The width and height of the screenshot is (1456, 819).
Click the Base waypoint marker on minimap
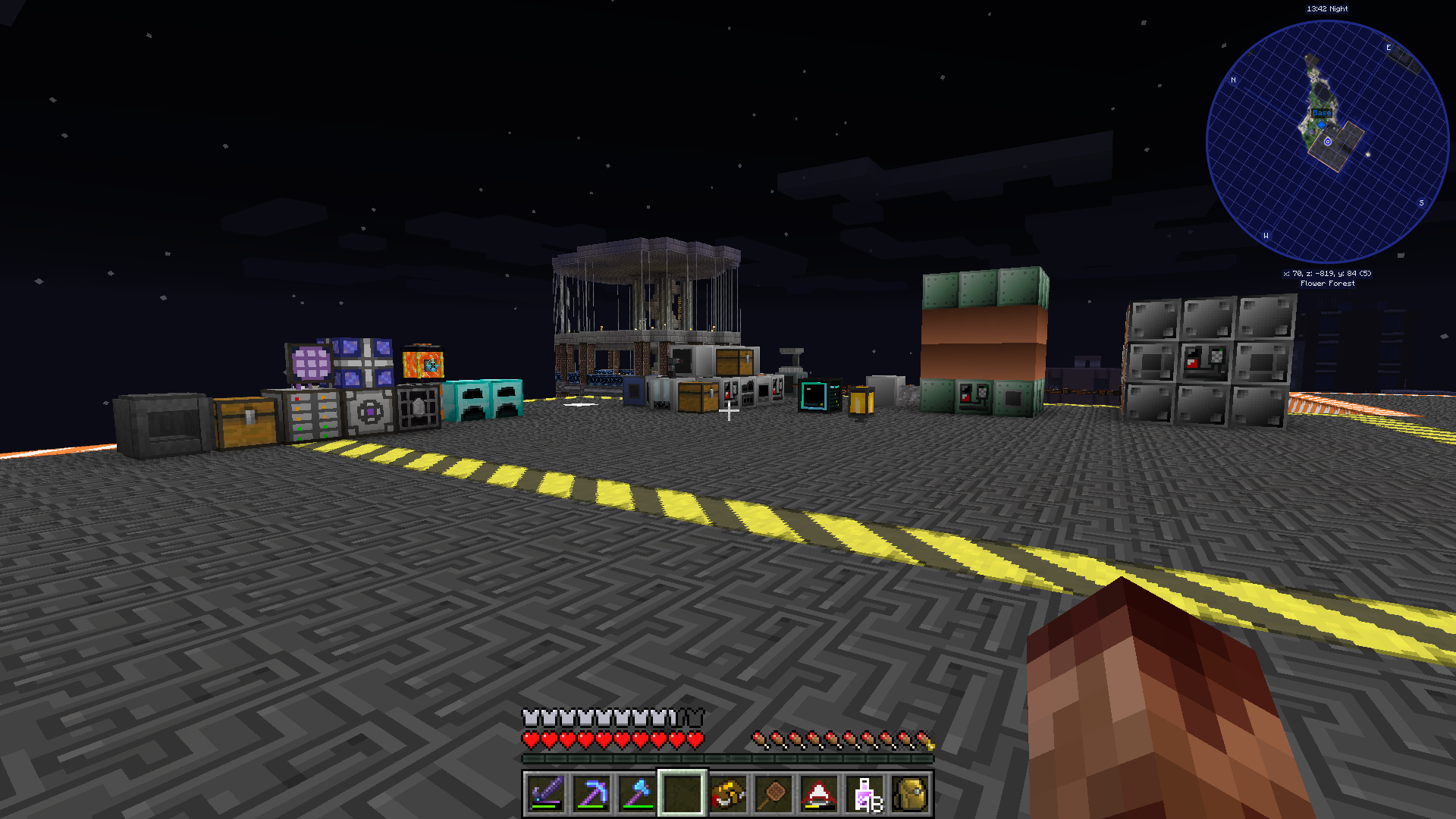point(1322,114)
